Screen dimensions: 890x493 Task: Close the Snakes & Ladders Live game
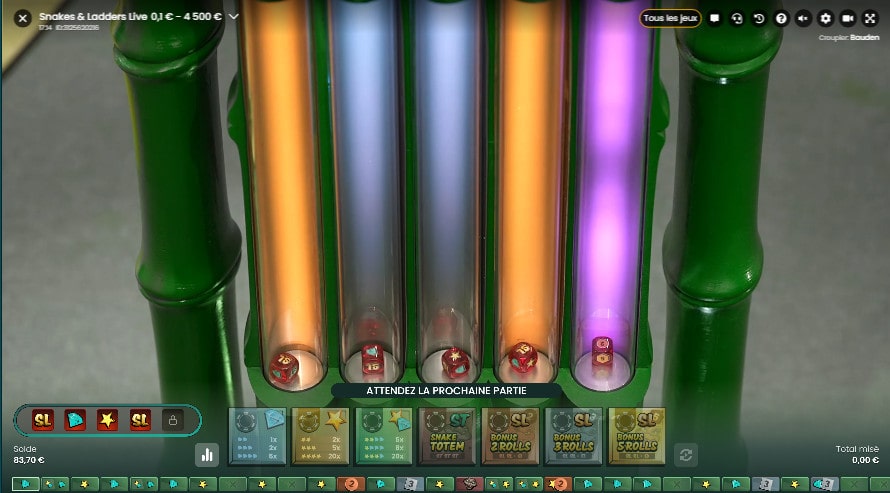[22, 17]
